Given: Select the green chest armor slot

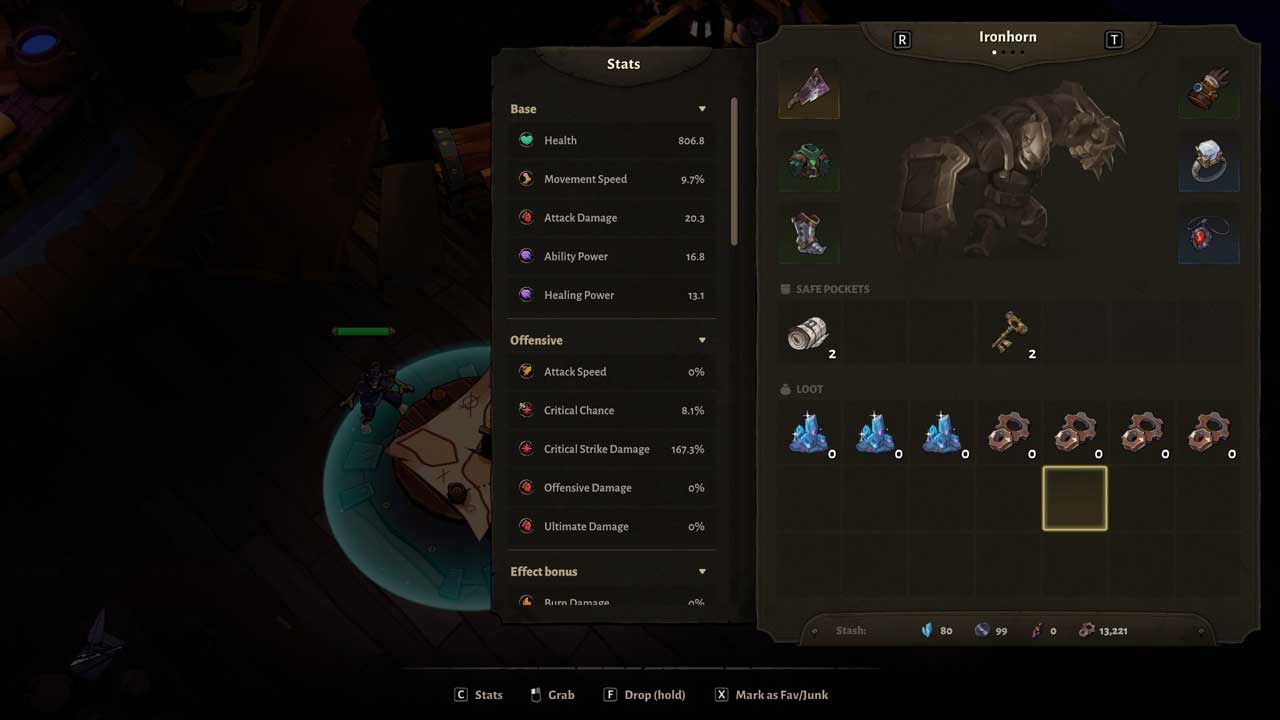Looking at the screenshot, I should (x=808, y=162).
